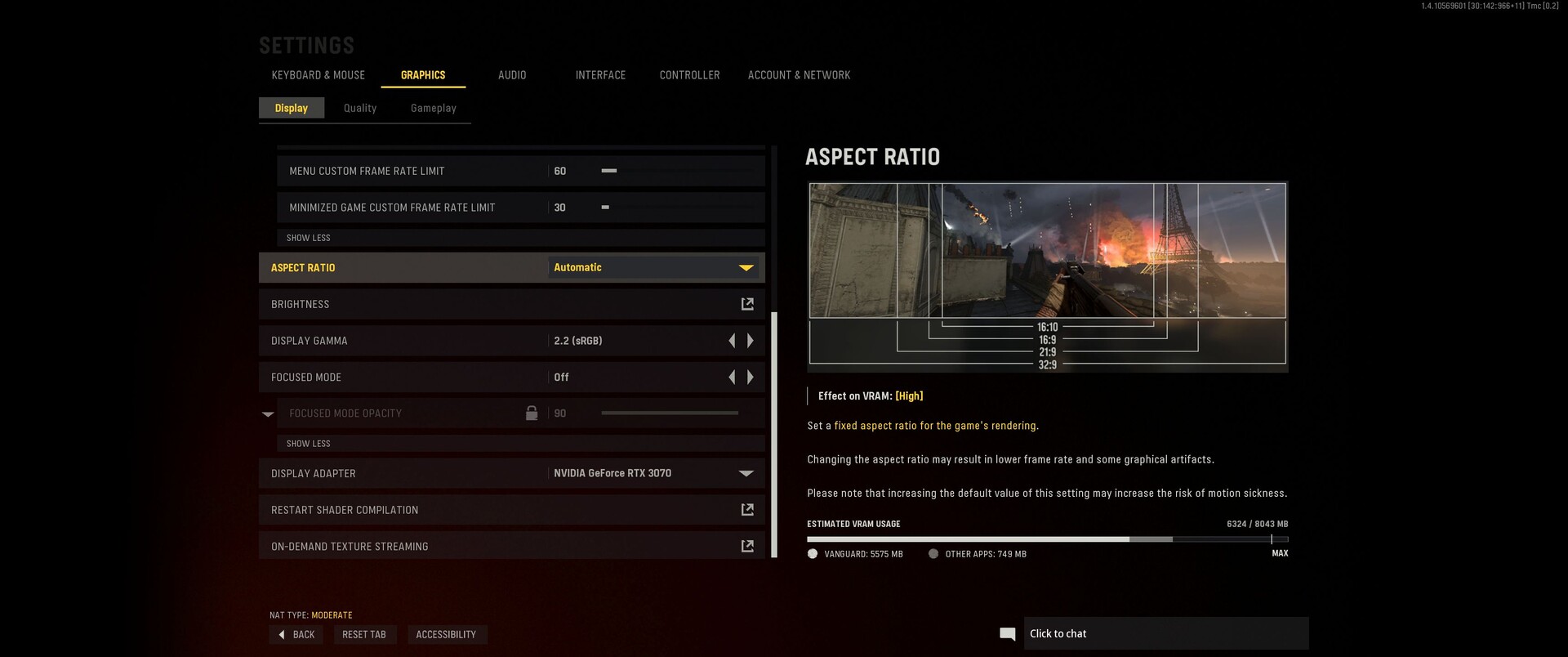Open the Aspect Ratio dropdown
Viewport: 1568px width, 657px height.
point(653,268)
